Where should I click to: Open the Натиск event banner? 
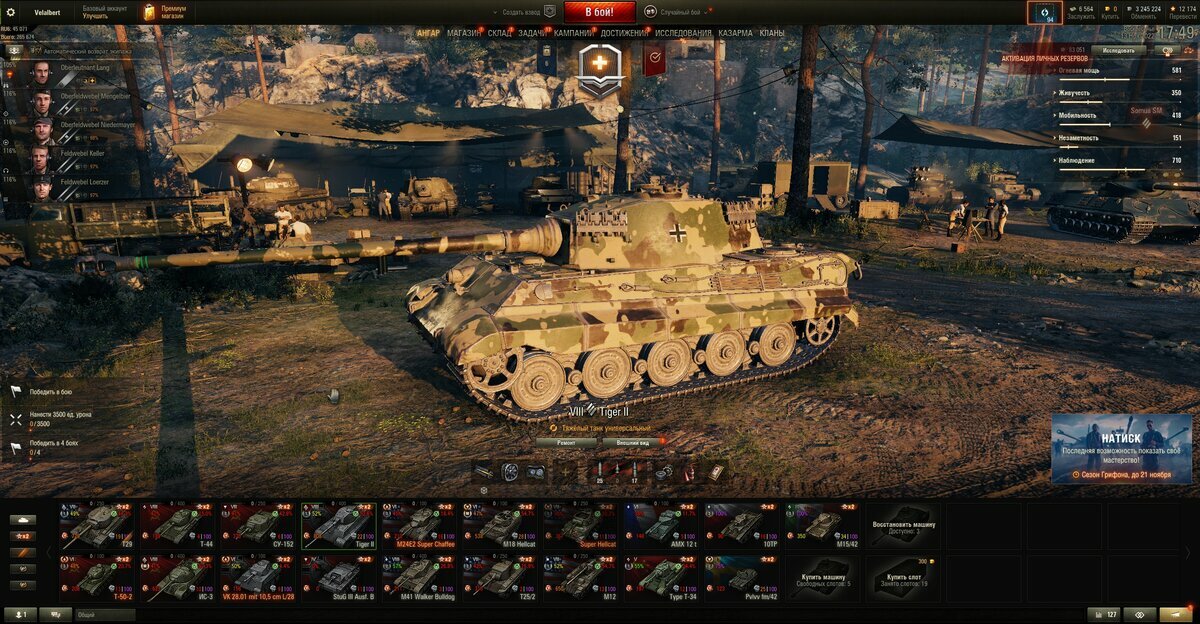click(1120, 448)
